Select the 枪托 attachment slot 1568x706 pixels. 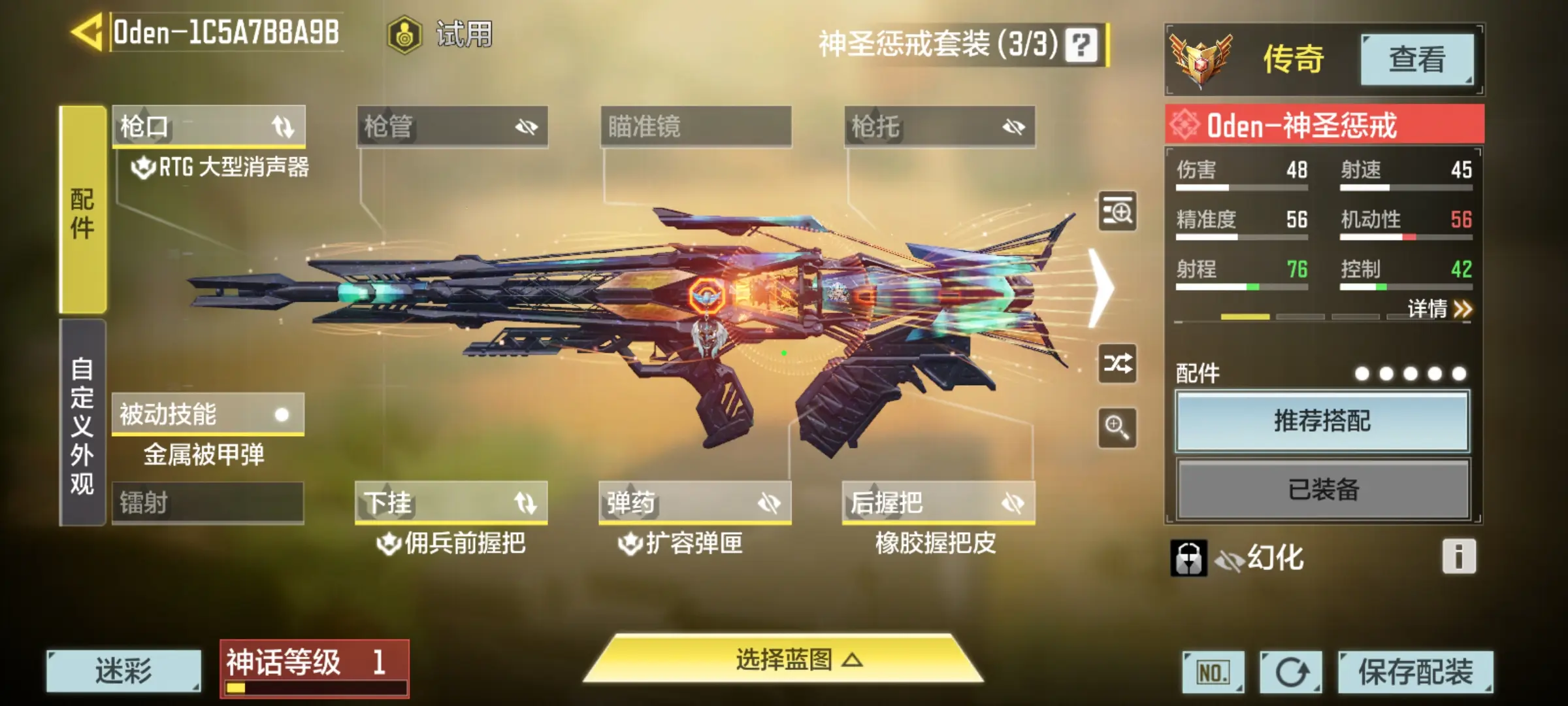939,126
